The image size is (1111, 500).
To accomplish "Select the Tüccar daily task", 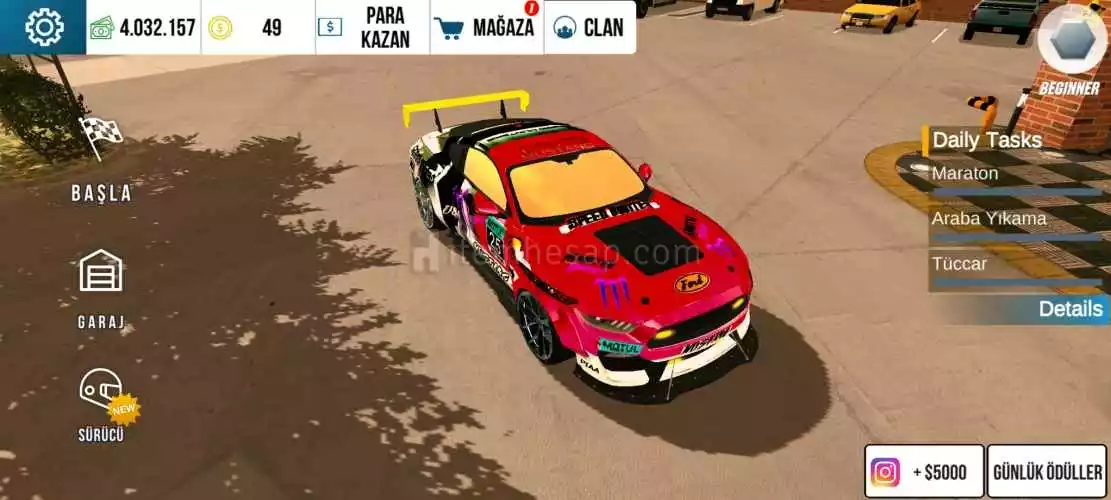I will pos(1015,268).
